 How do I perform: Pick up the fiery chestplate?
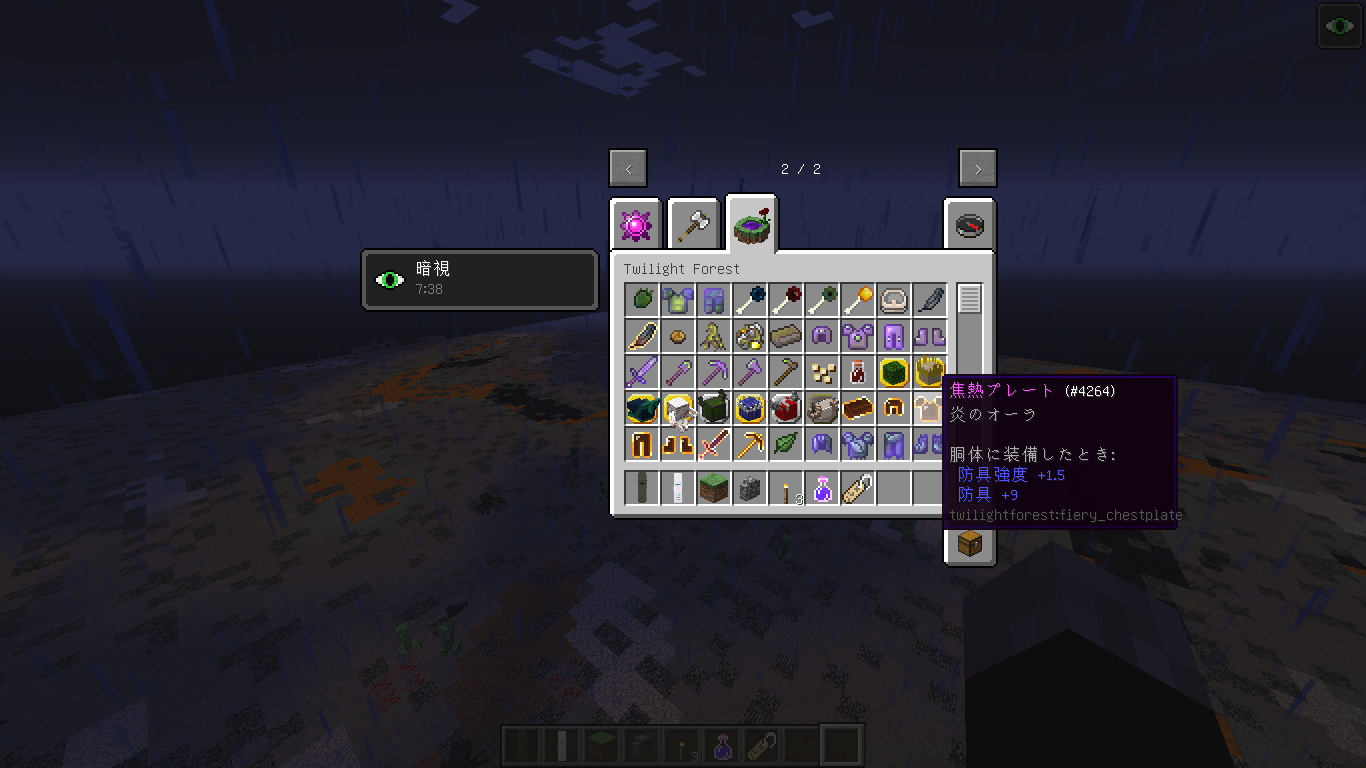pyautogui.click(x=929, y=408)
